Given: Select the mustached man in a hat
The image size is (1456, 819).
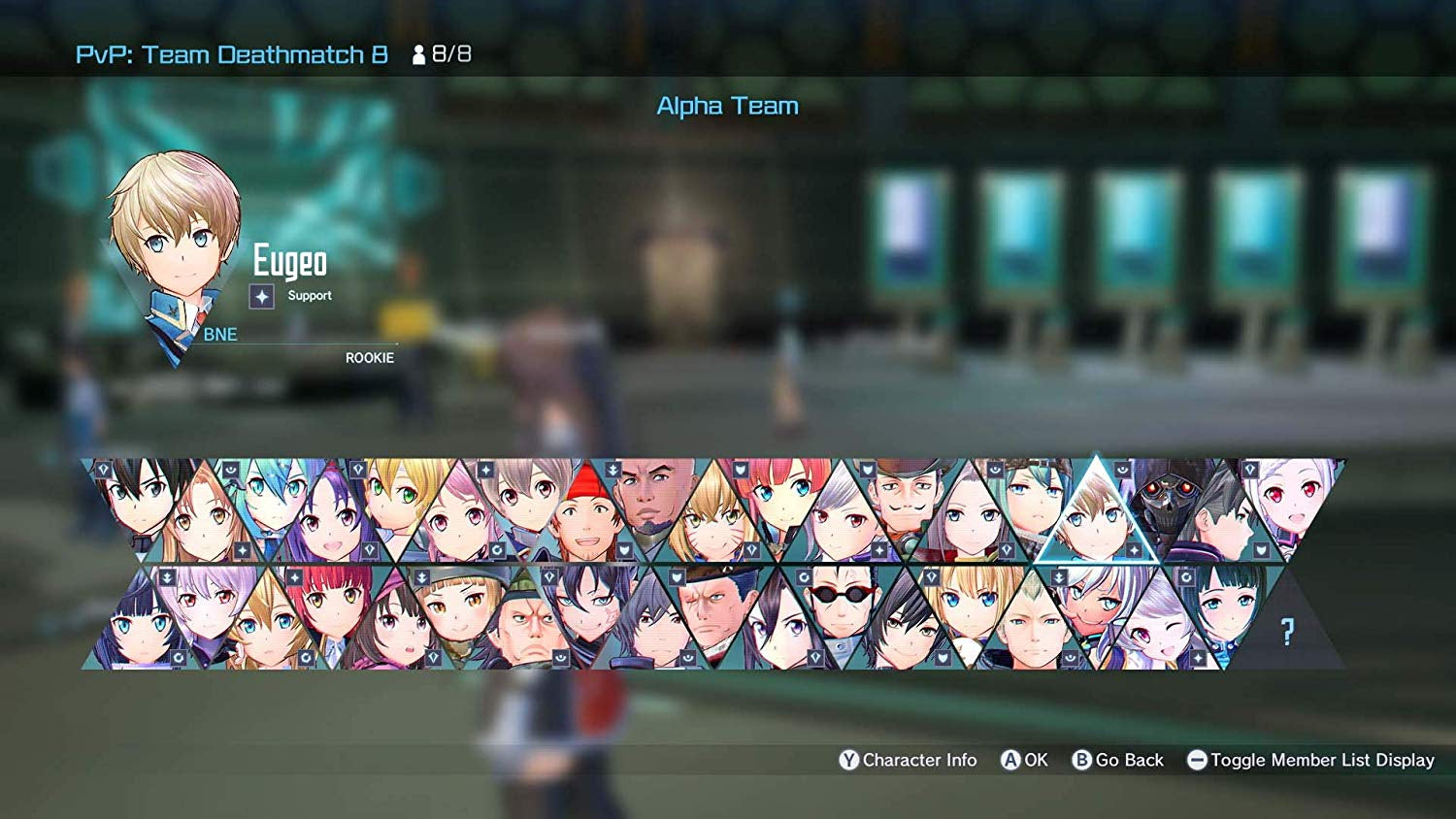Looking at the screenshot, I should [x=904, y=499].
